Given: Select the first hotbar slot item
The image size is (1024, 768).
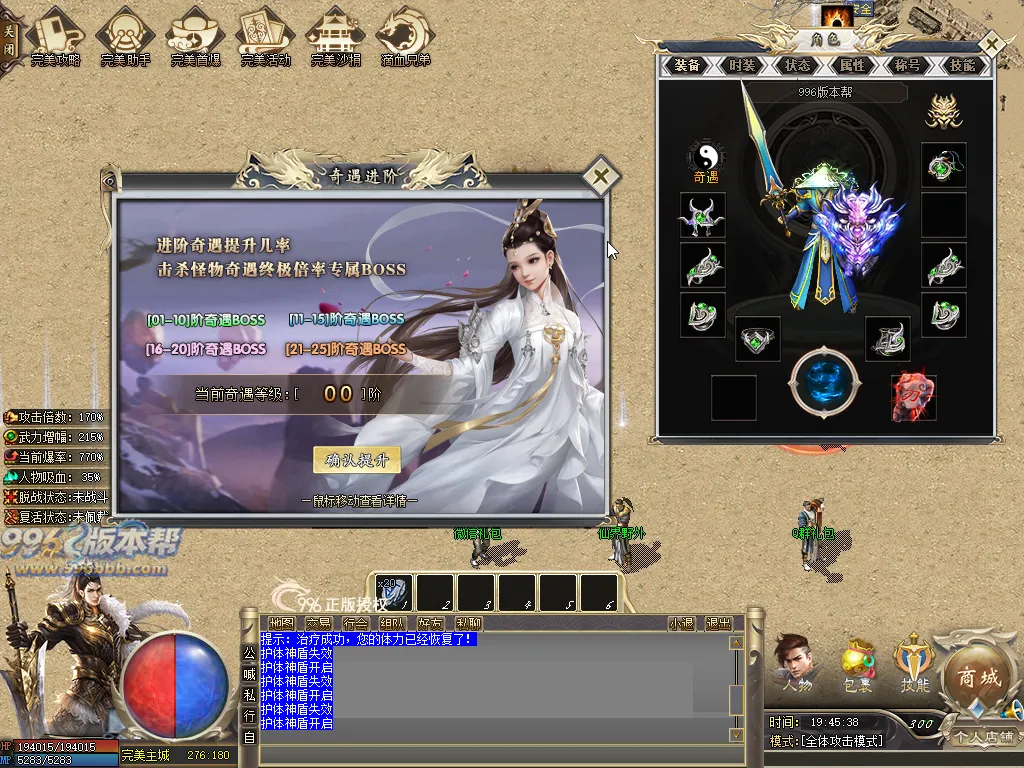Looking at the screenshot, I should pos(394,592).
